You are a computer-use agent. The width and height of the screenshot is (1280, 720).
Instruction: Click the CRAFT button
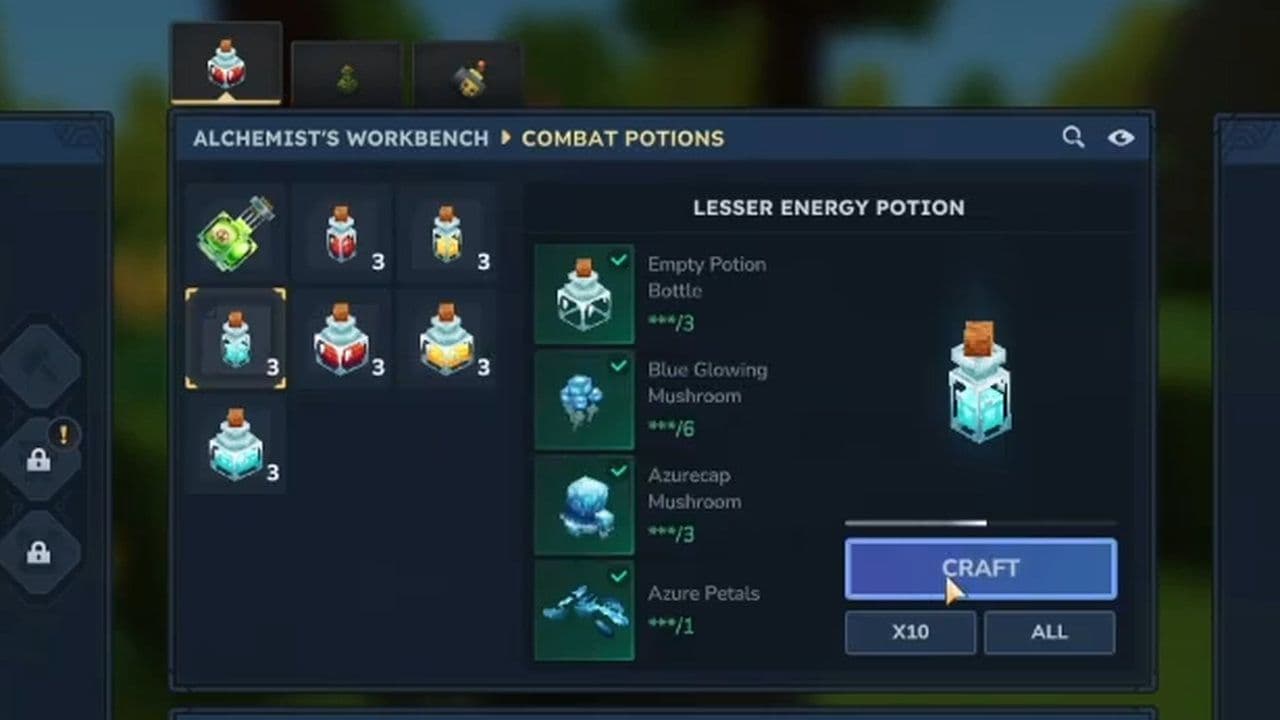980,567
